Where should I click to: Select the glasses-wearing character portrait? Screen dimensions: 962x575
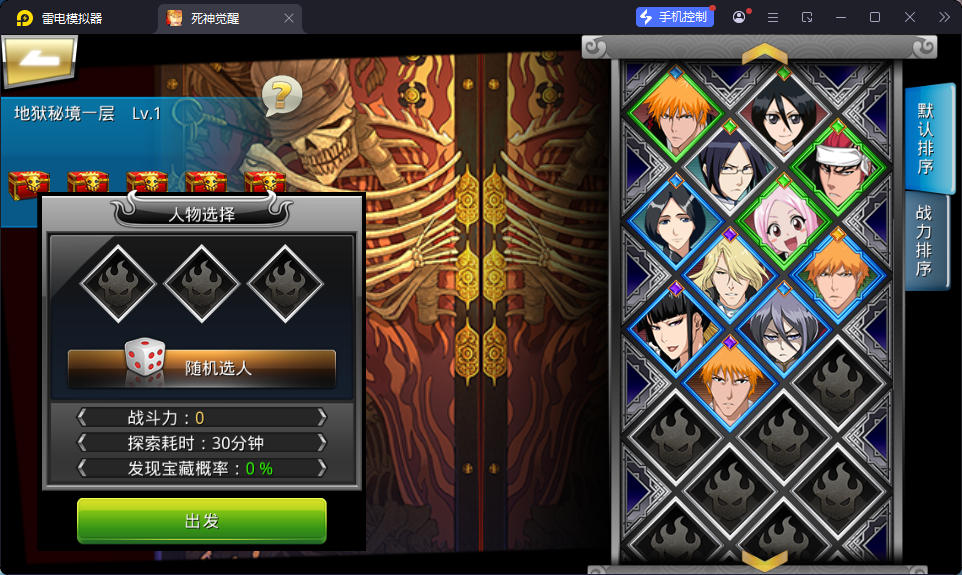coord(730,169)
